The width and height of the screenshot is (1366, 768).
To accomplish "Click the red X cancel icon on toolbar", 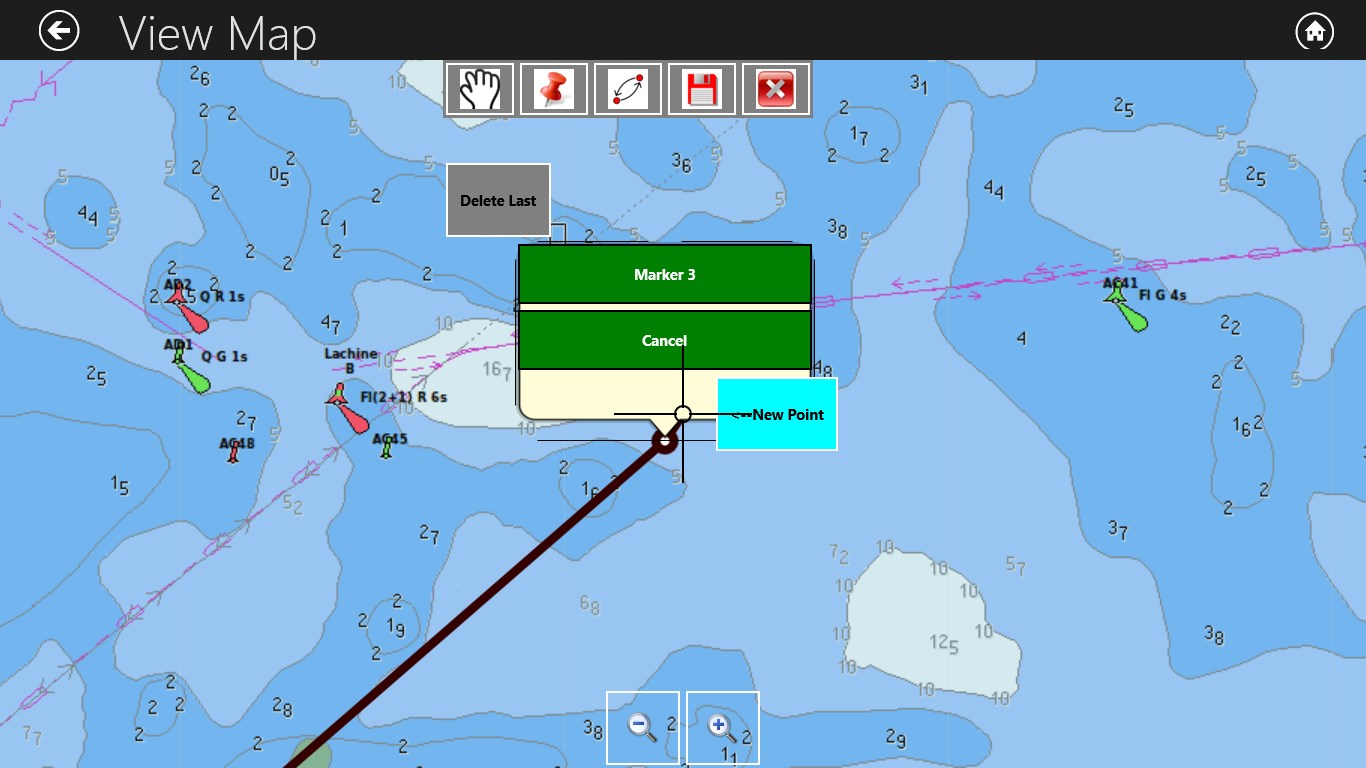I will click(776, 88).
